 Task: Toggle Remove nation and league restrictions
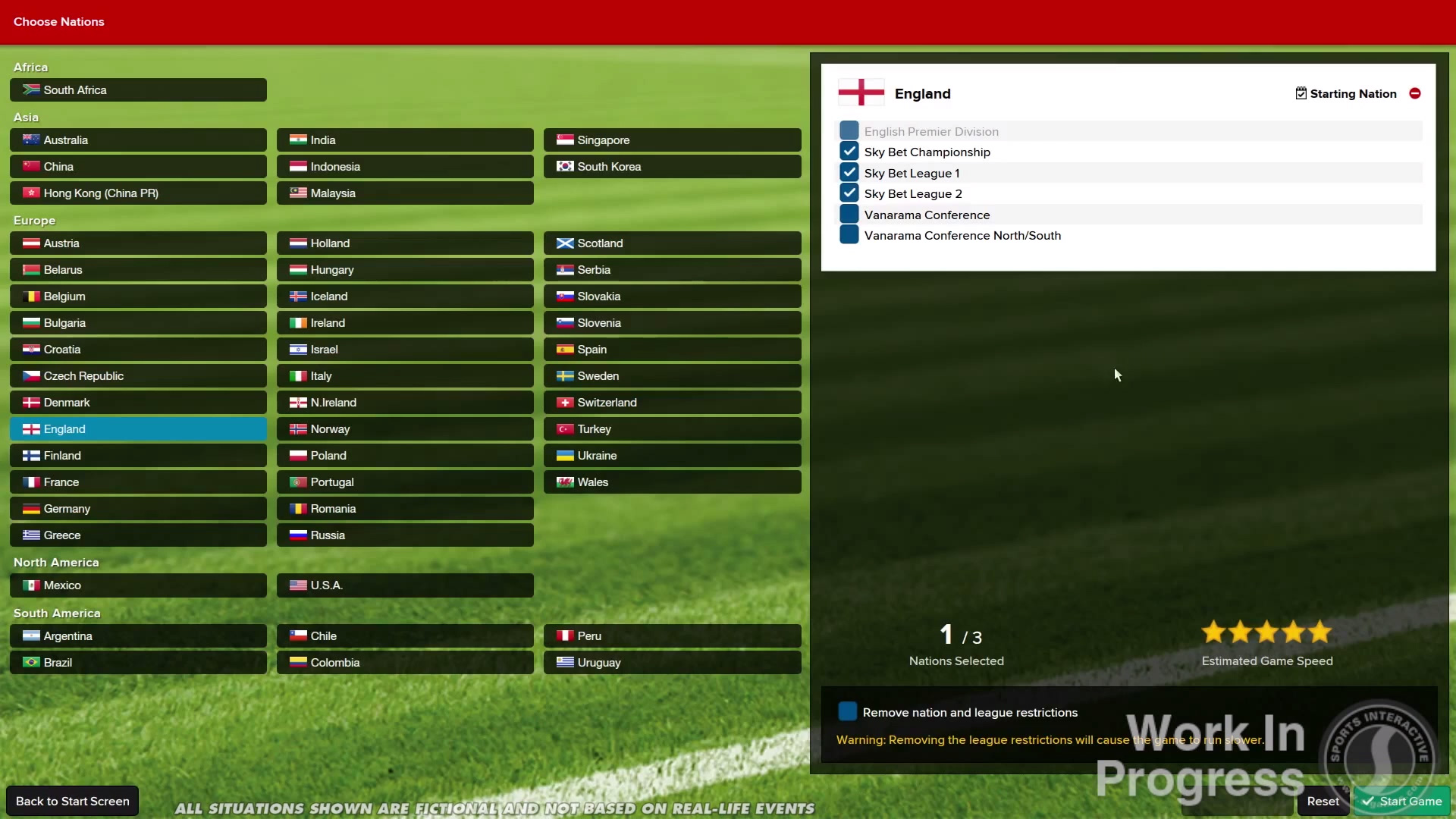click(848, 712)
